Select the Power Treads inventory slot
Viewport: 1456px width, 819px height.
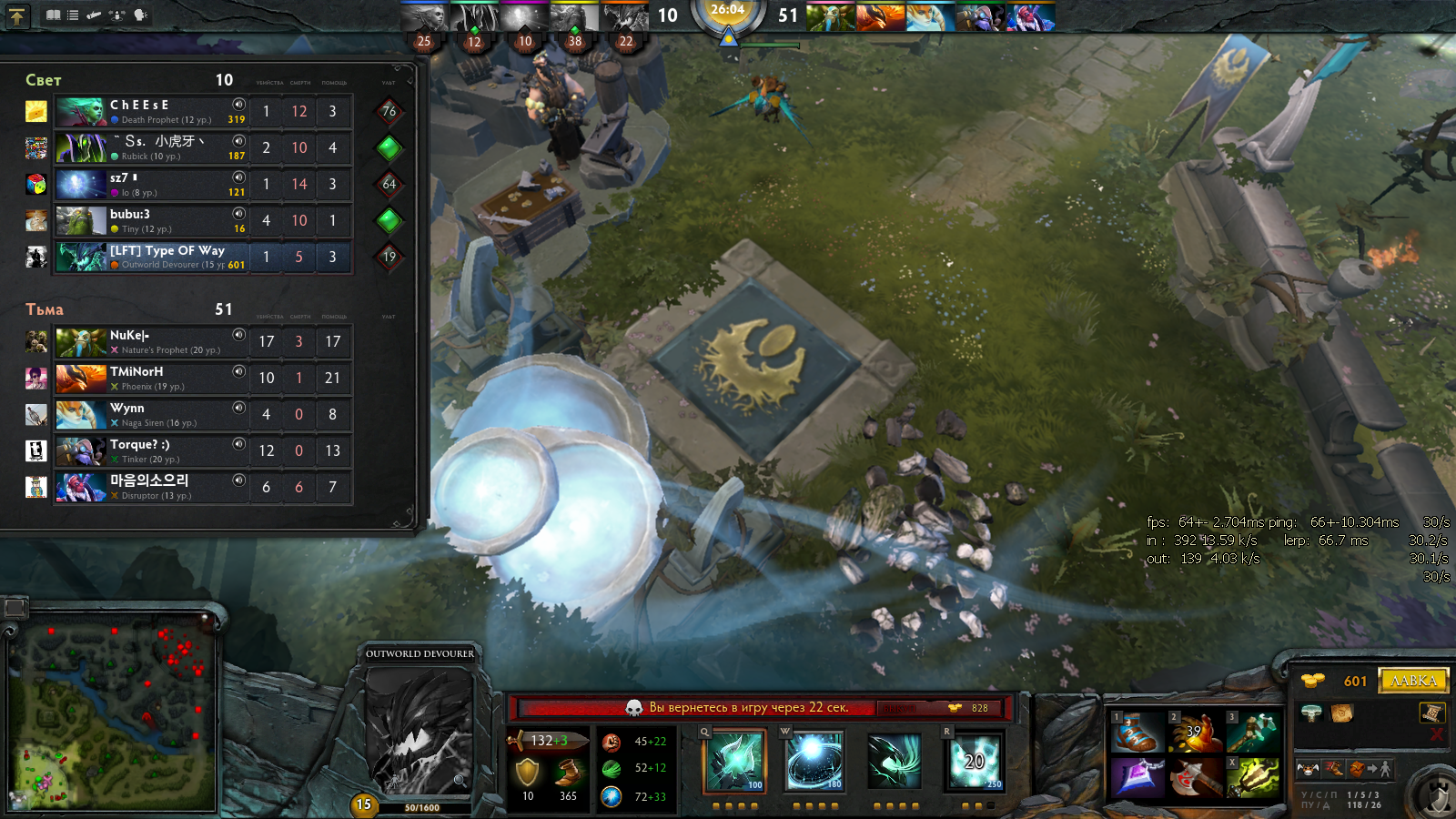point(1137,733)
